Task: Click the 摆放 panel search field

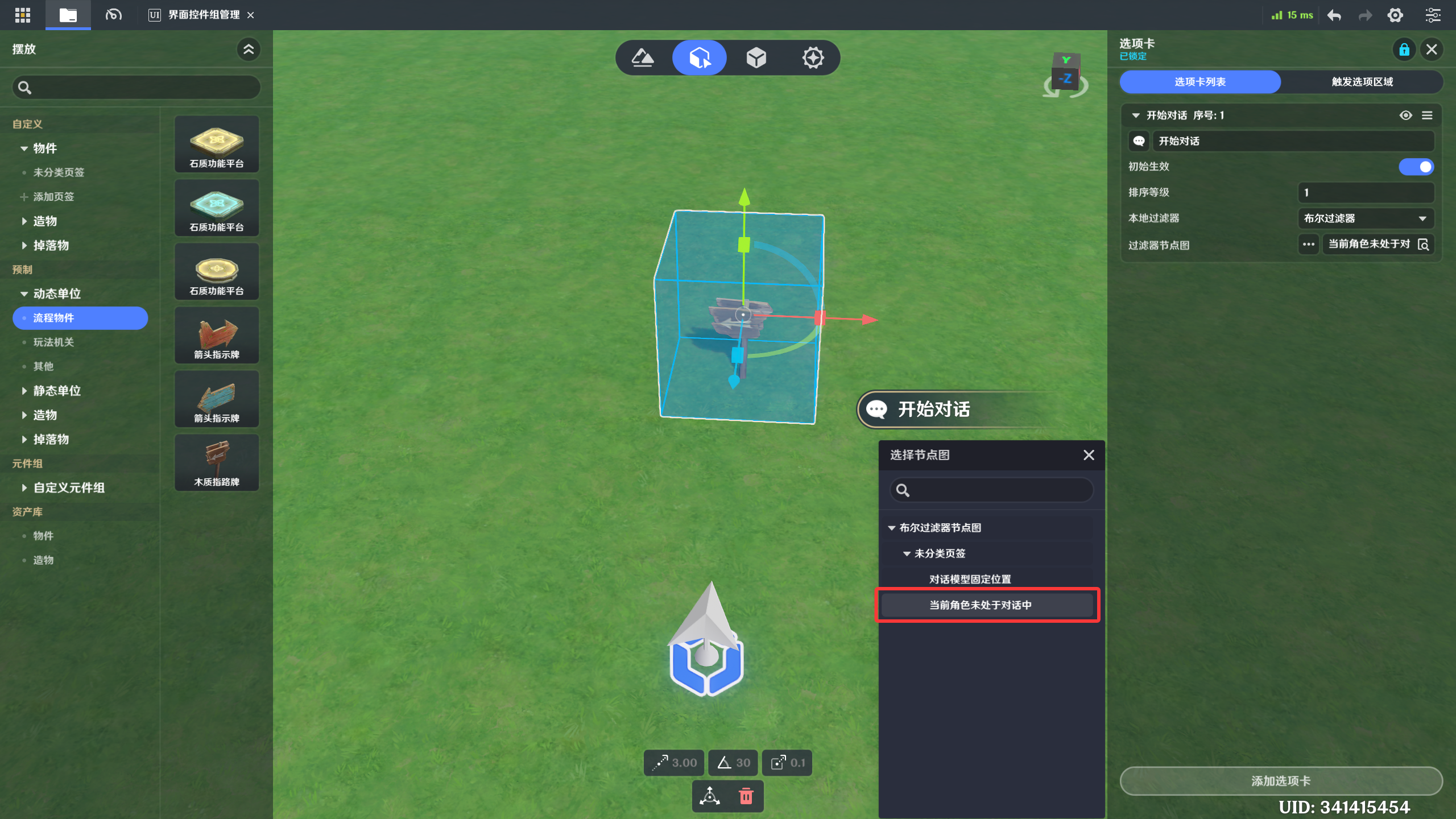Action: click(136, 88)
